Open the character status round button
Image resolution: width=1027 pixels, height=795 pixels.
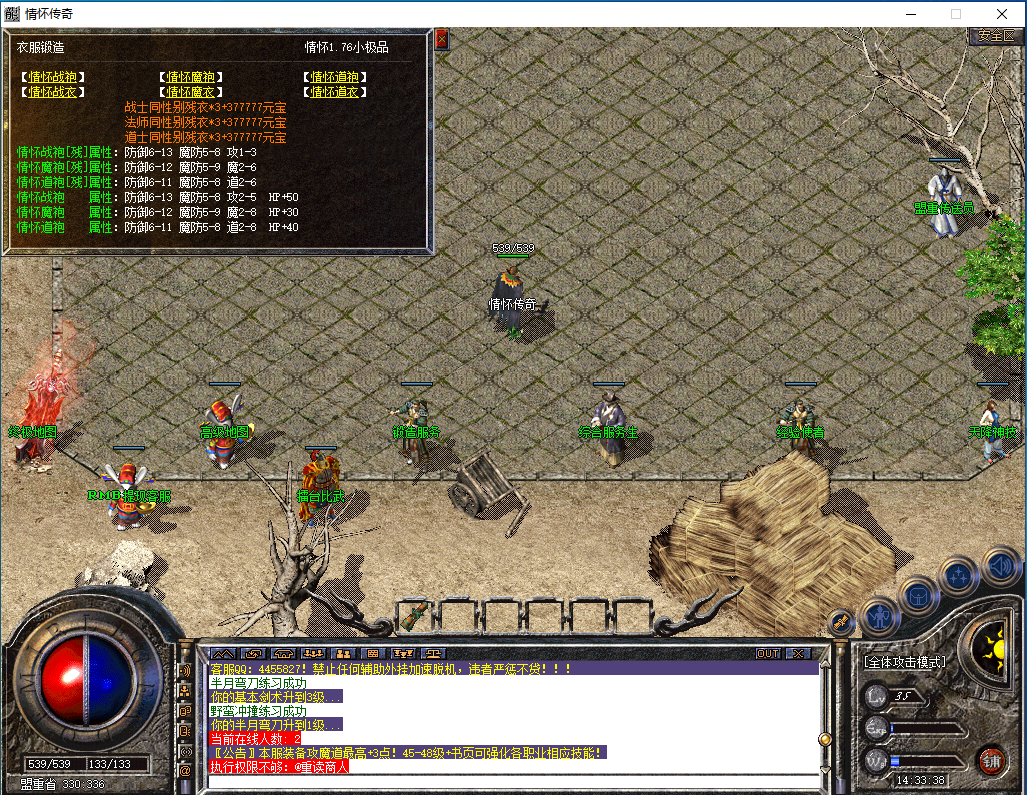click(880, 617)
